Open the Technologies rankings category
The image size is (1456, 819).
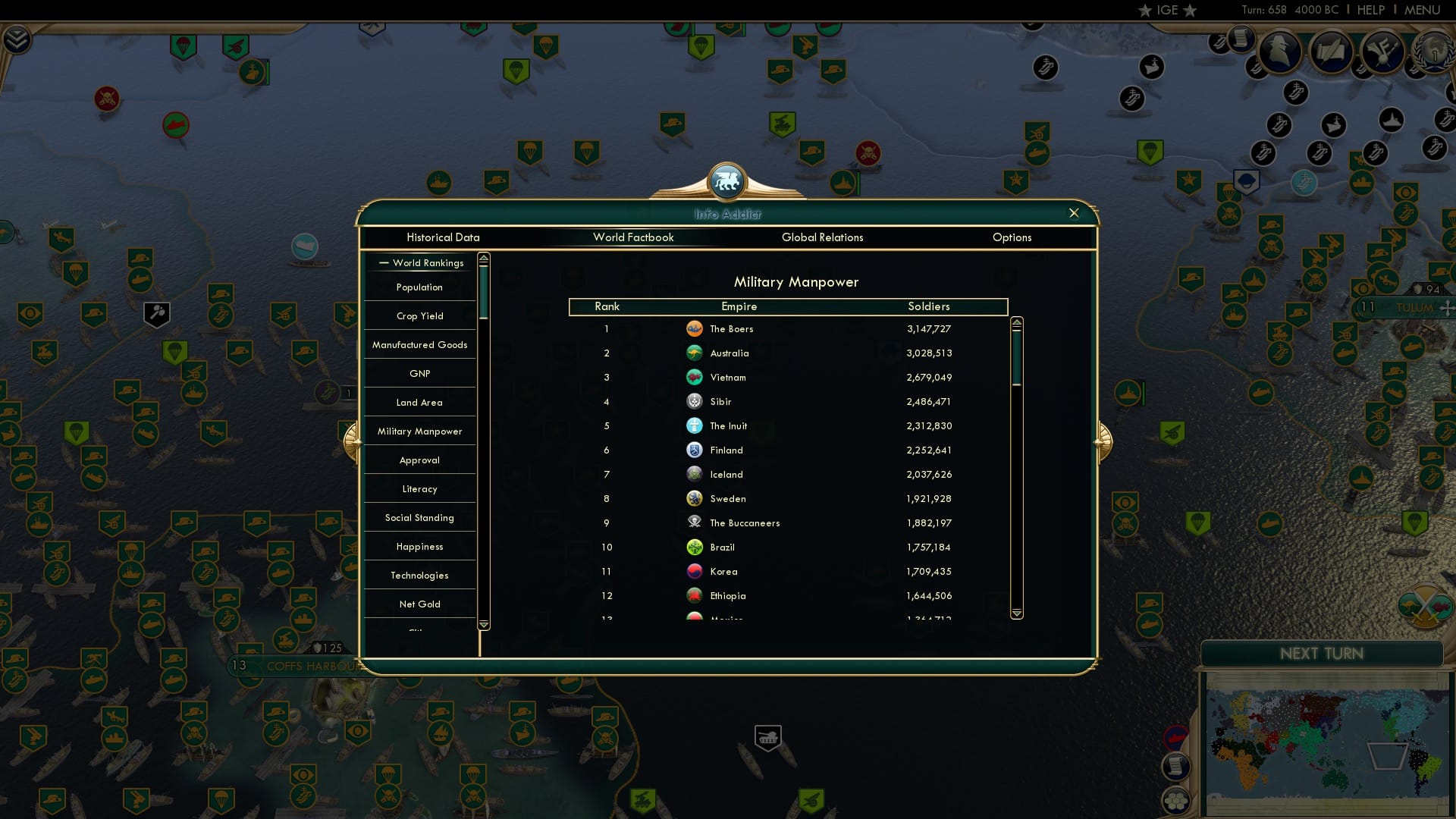[419, 575]
